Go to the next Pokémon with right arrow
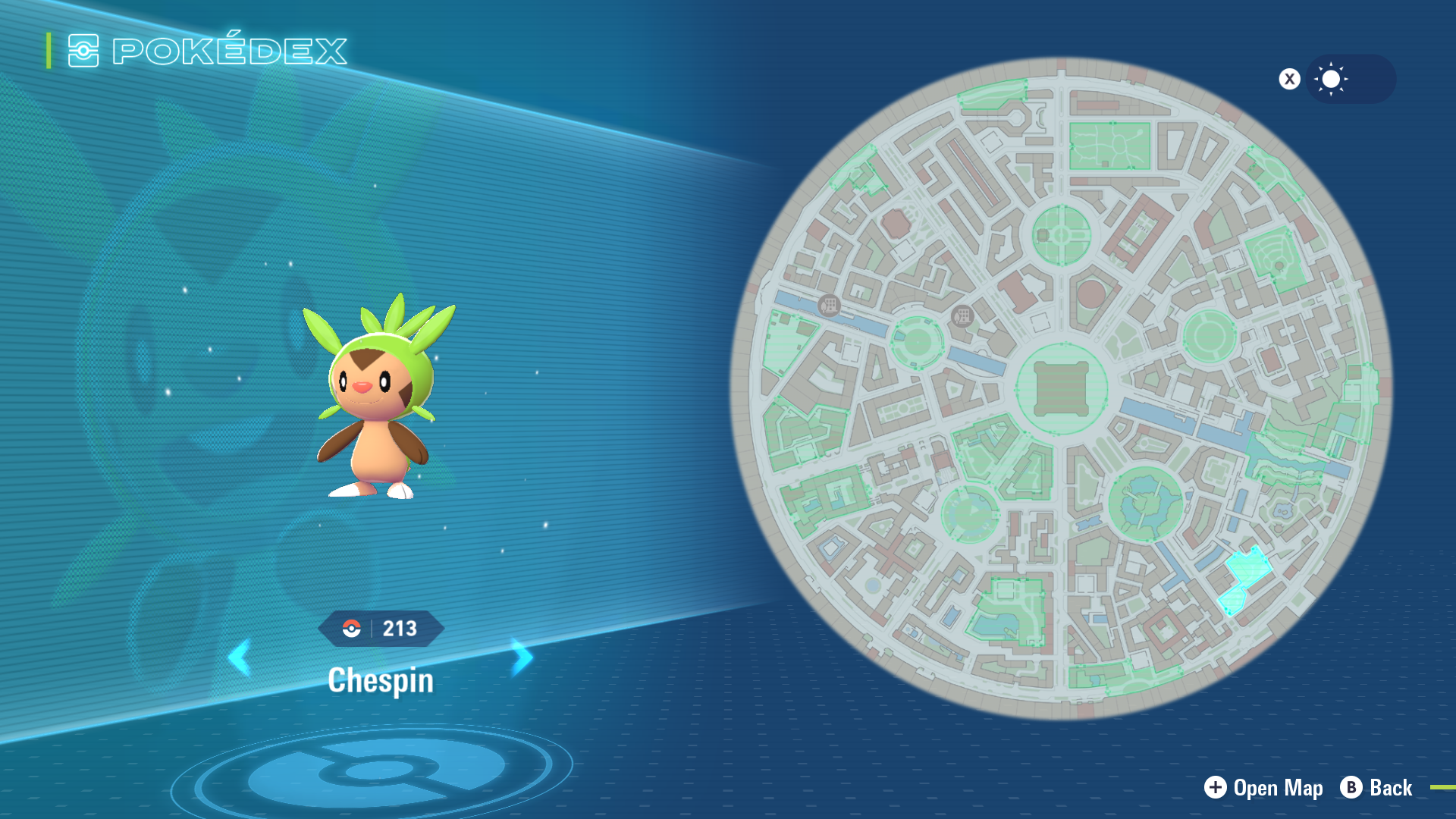This screenshot has width=1456, height=819. [x=522, y=657]
